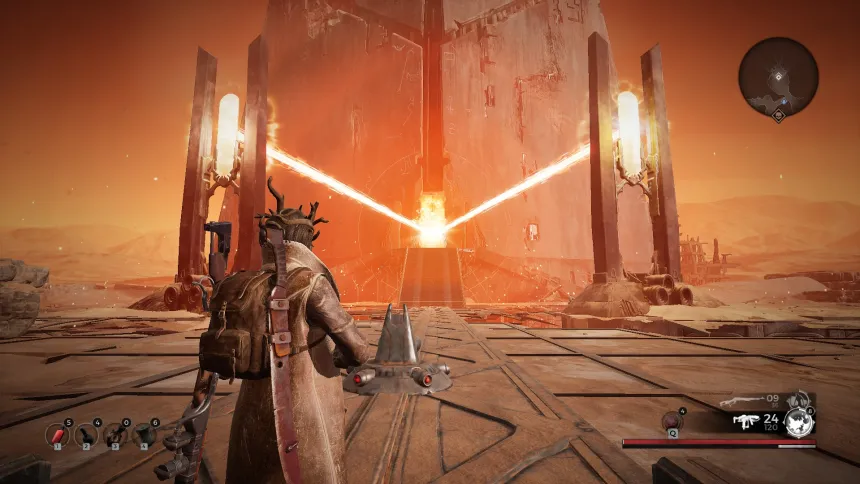Open the circular minimap
Image resolution: width=860 pixels, height=484 pixels.
[778, 77]
